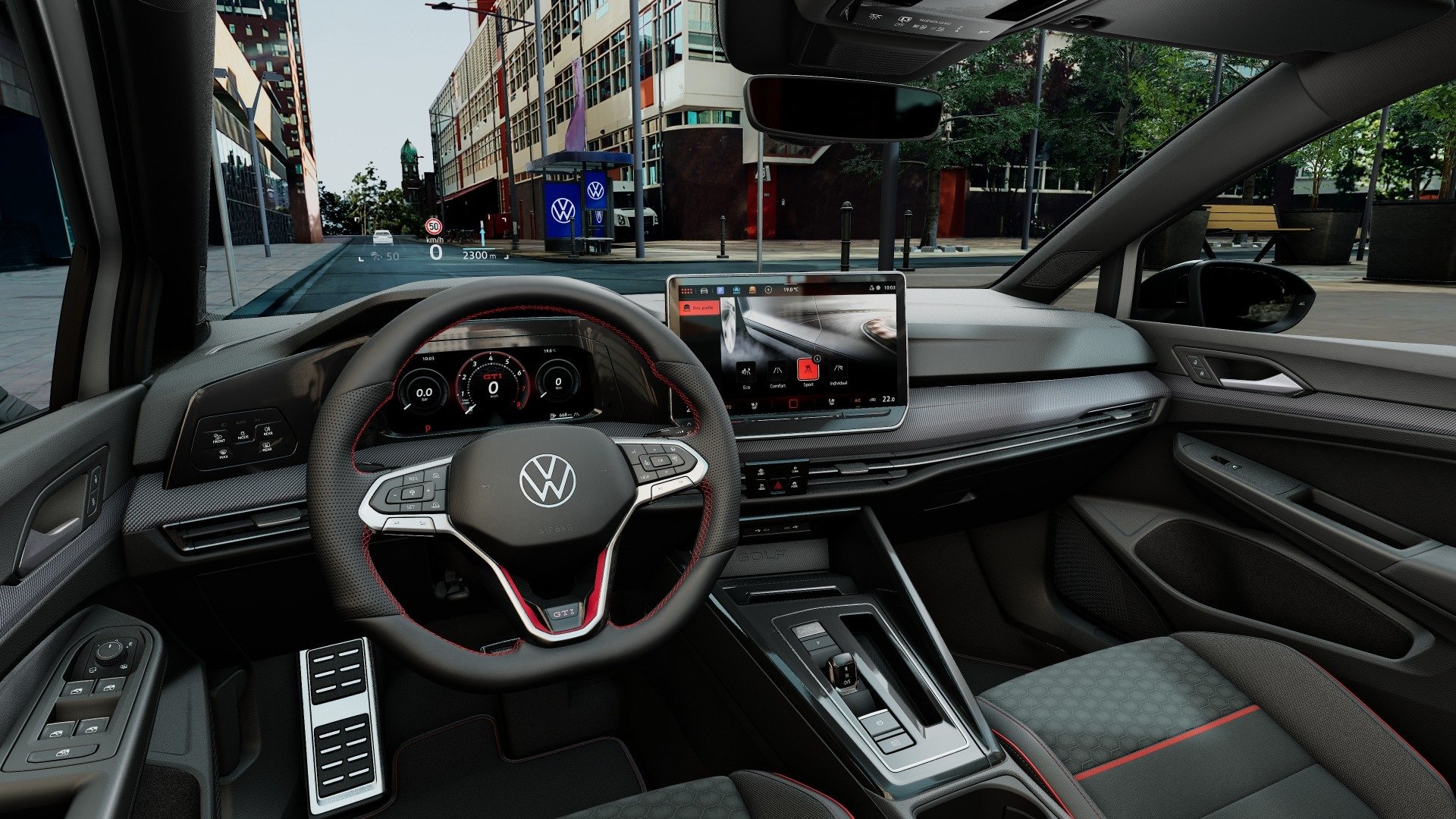Tap the 19.0 °C temperature readout on the top bar
This screenshot has width=1456, height=819.
tap(791, 290)
